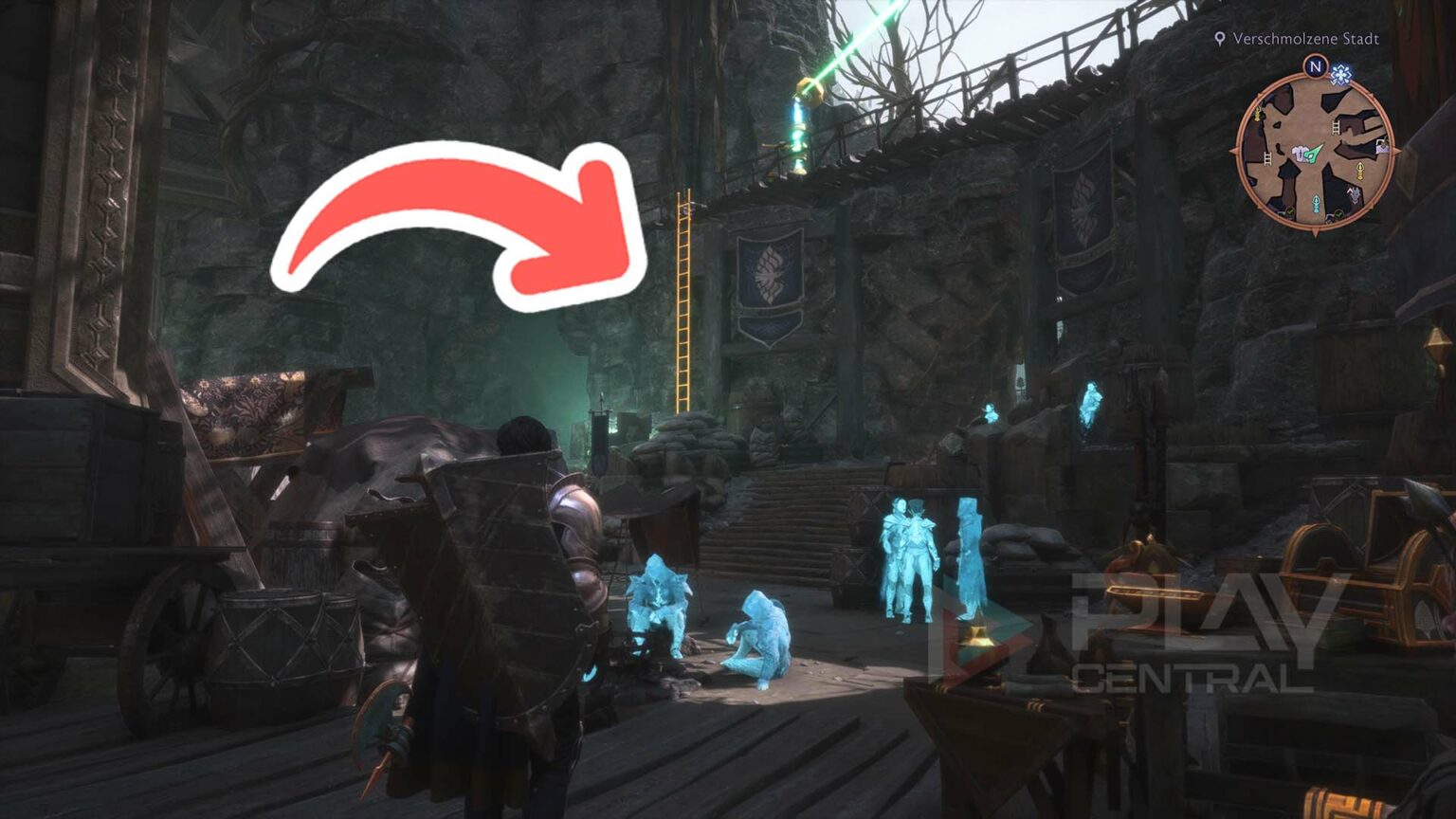1456x819 pixels.
Task: Select the N compass marker atop the minimap
Action: click(1316, 66)
